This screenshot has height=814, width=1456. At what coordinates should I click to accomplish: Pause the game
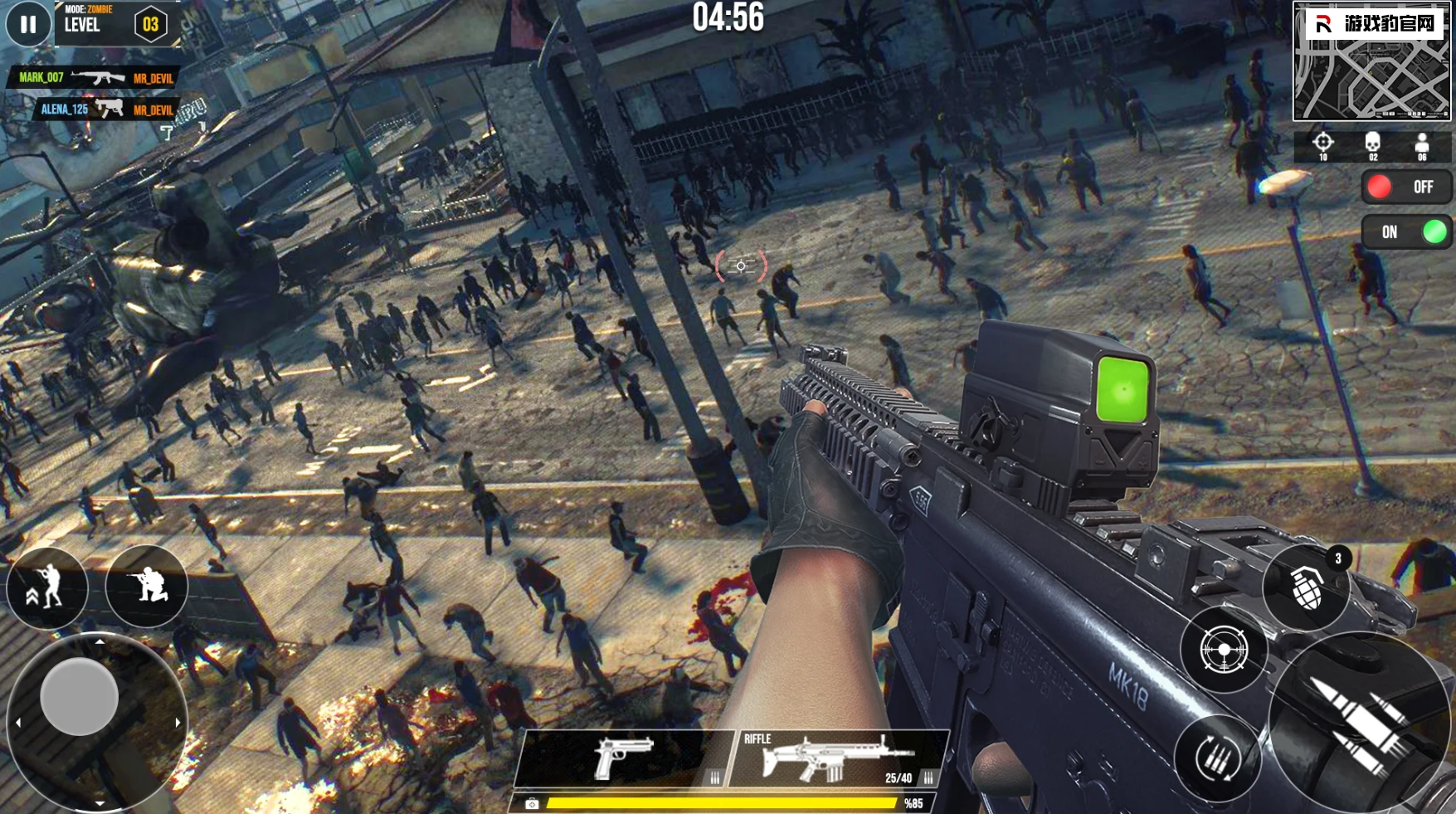point(27,25)
